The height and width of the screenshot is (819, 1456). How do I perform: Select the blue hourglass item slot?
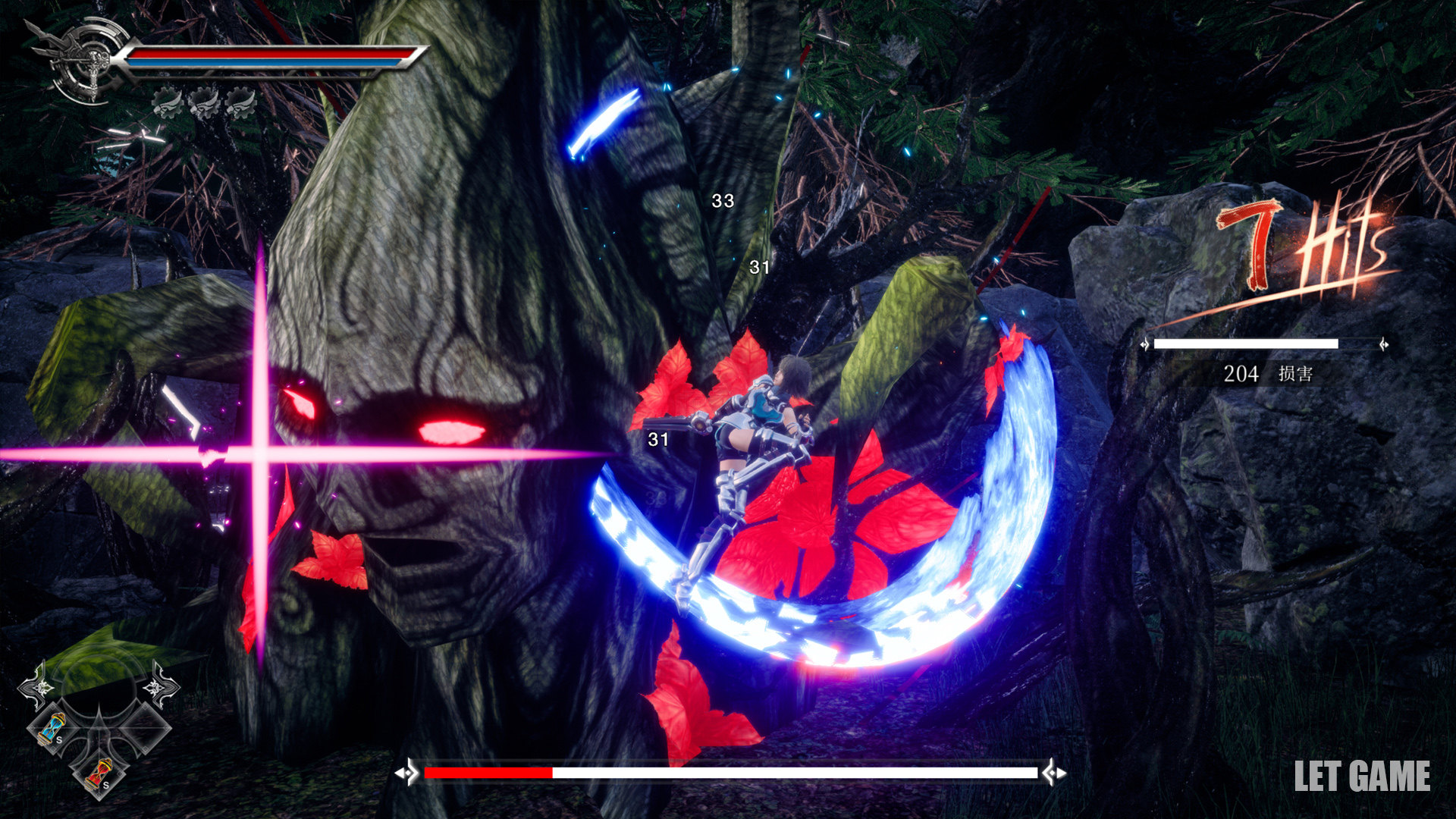[52, 730]
